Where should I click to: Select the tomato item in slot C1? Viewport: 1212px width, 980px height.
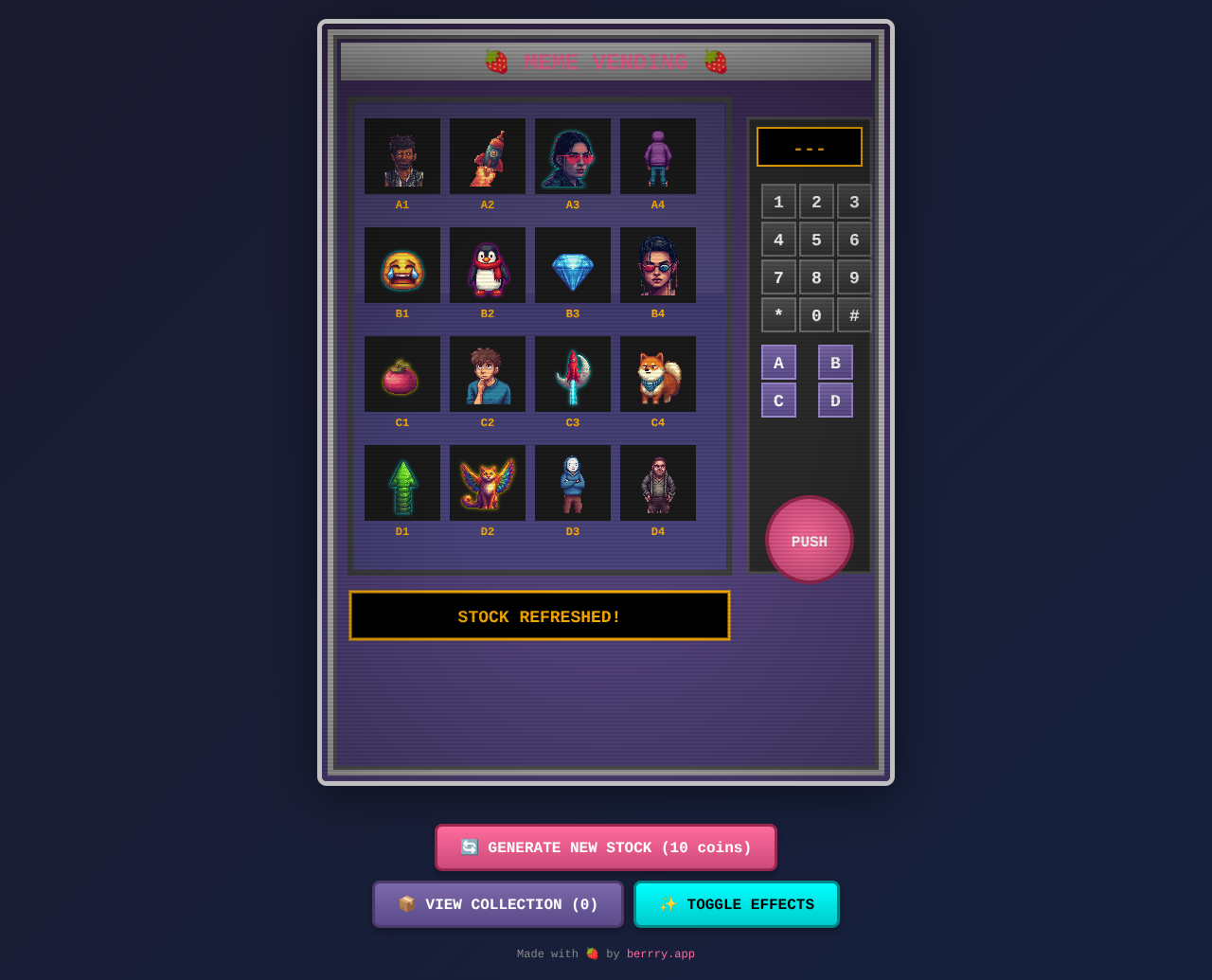[x=401, y=373]
